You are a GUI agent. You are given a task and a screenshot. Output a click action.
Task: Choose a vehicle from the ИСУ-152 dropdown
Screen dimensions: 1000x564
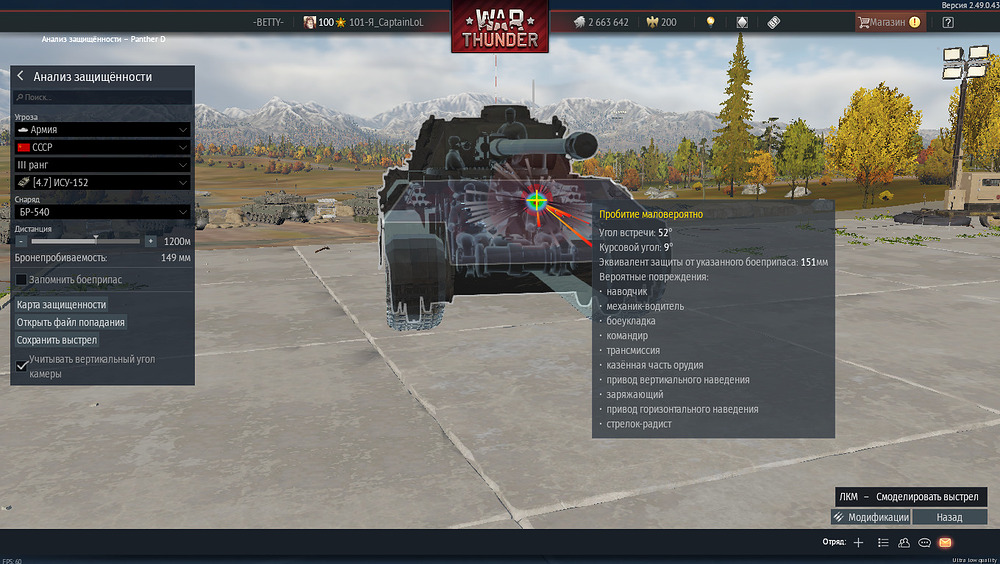pyautogui.click(x=103, y=182)
